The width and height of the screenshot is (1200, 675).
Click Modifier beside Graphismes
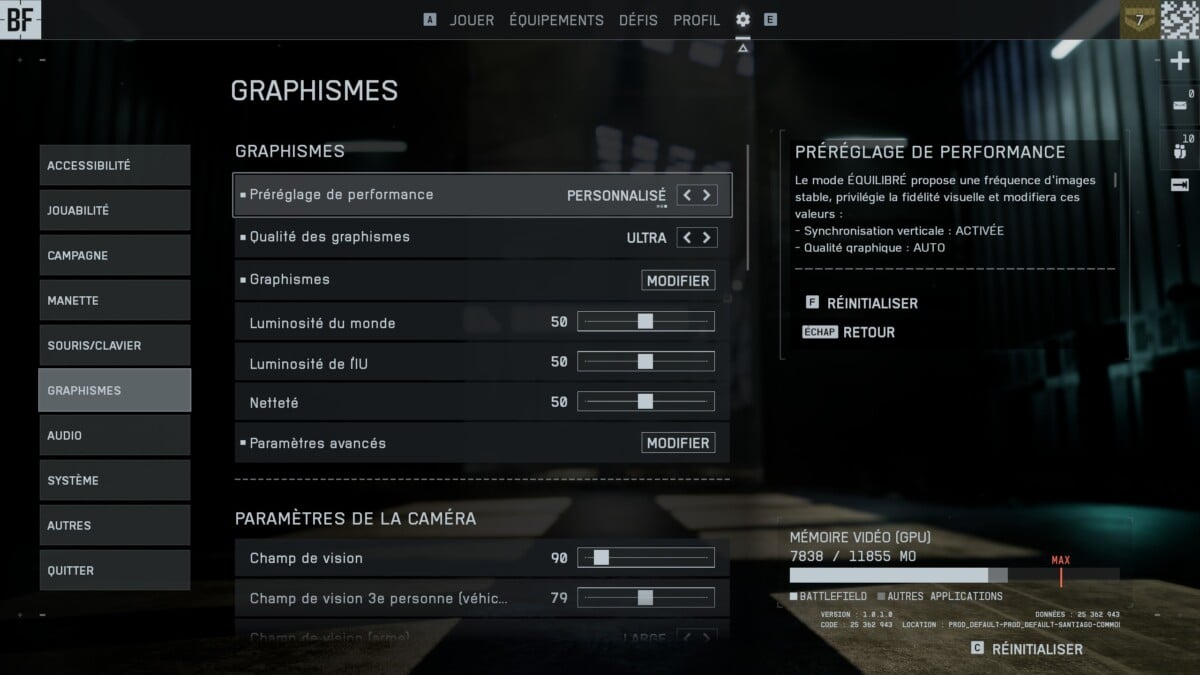678,281
